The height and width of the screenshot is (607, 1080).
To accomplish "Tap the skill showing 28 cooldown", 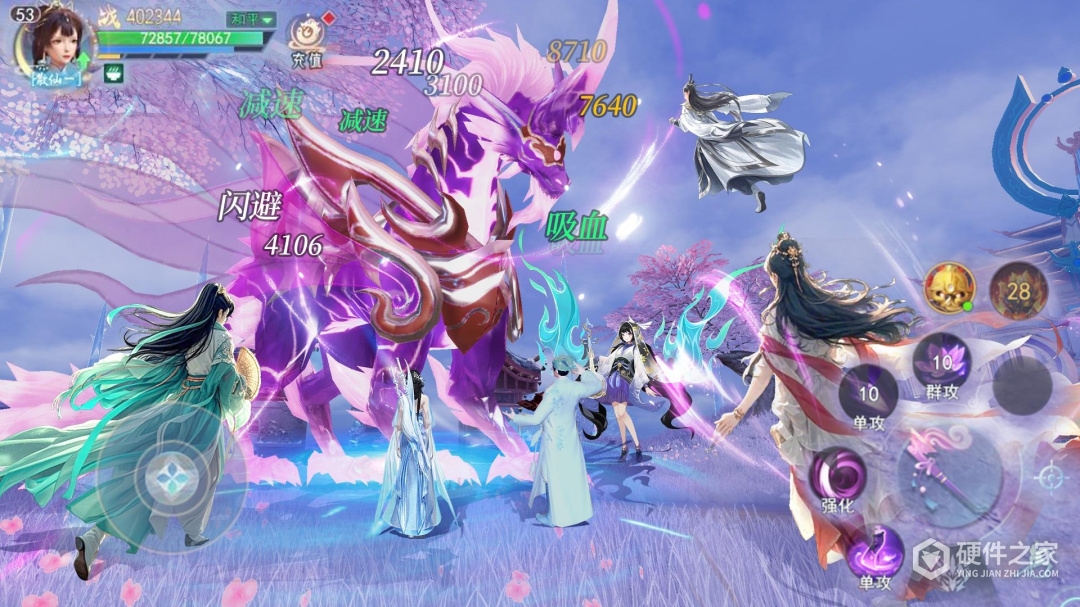I will click(x=1018, y=290).
